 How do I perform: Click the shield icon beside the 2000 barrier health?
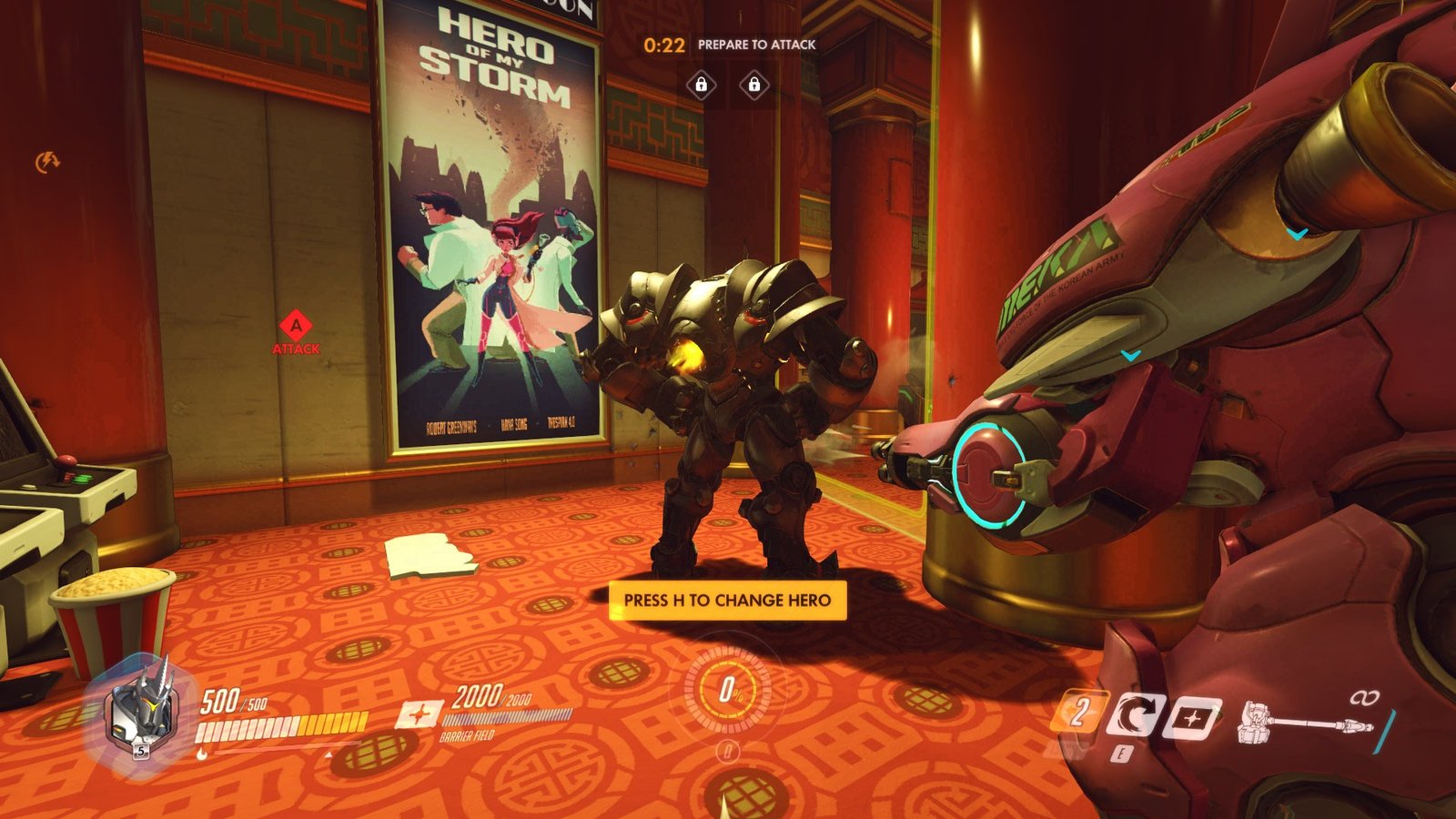420,714
